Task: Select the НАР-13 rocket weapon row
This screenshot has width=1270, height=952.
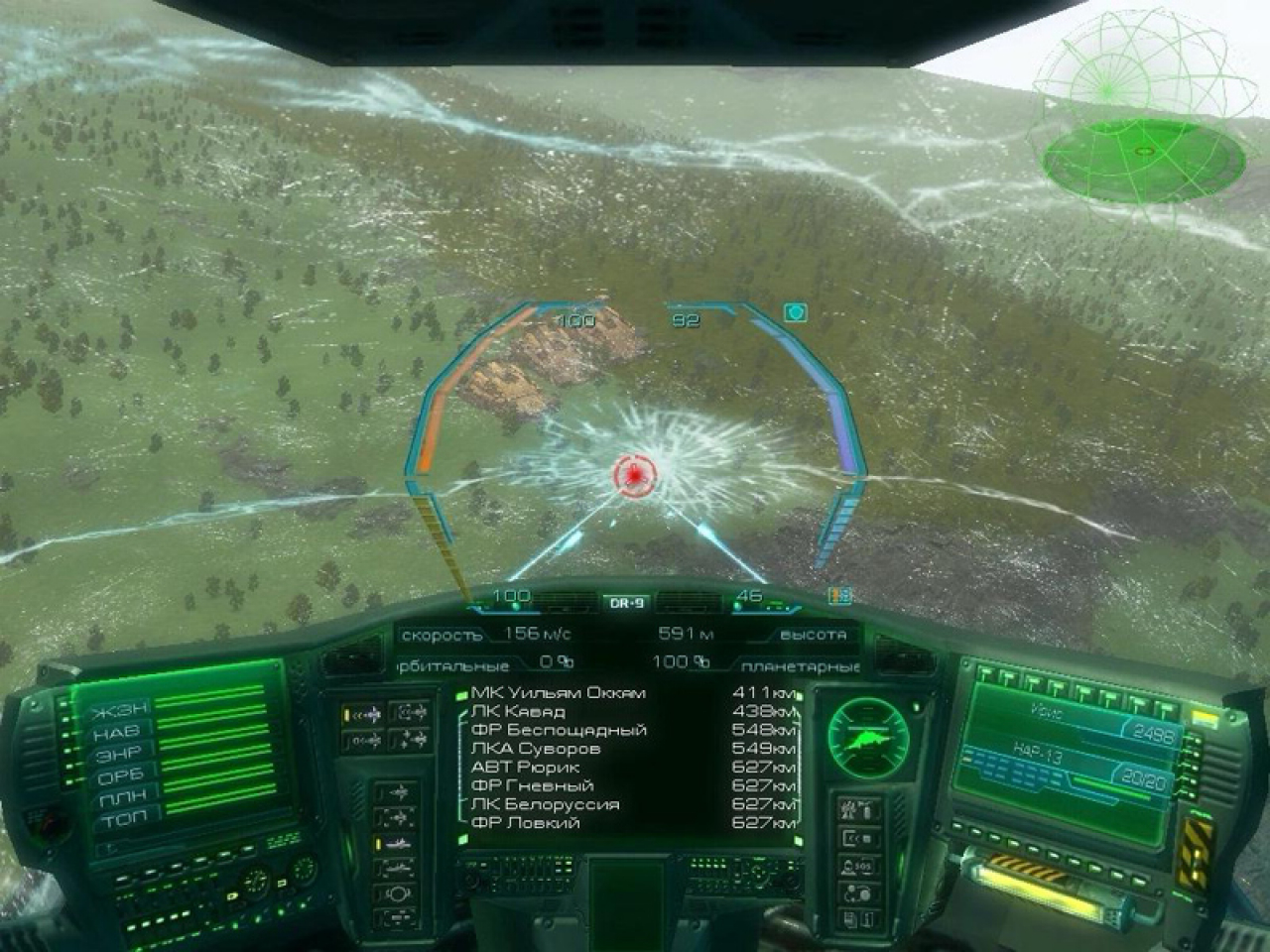Action: tap(1062, 761)
